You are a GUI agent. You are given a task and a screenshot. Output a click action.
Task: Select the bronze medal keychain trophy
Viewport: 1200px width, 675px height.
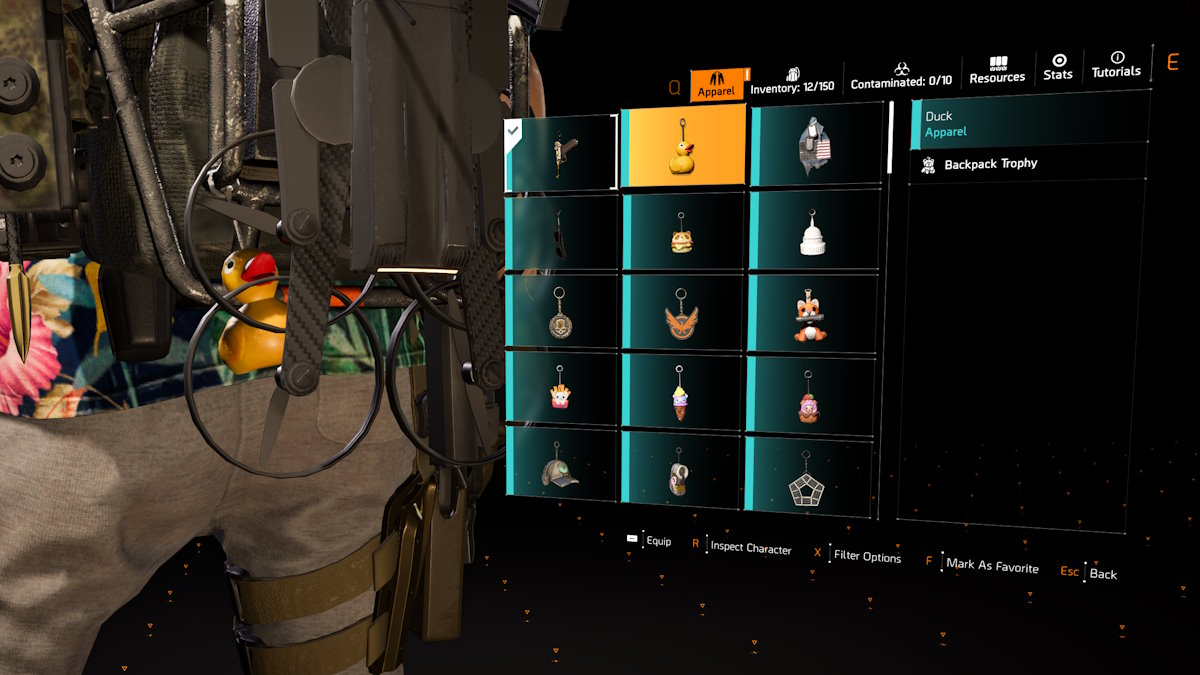click(561, 312)
